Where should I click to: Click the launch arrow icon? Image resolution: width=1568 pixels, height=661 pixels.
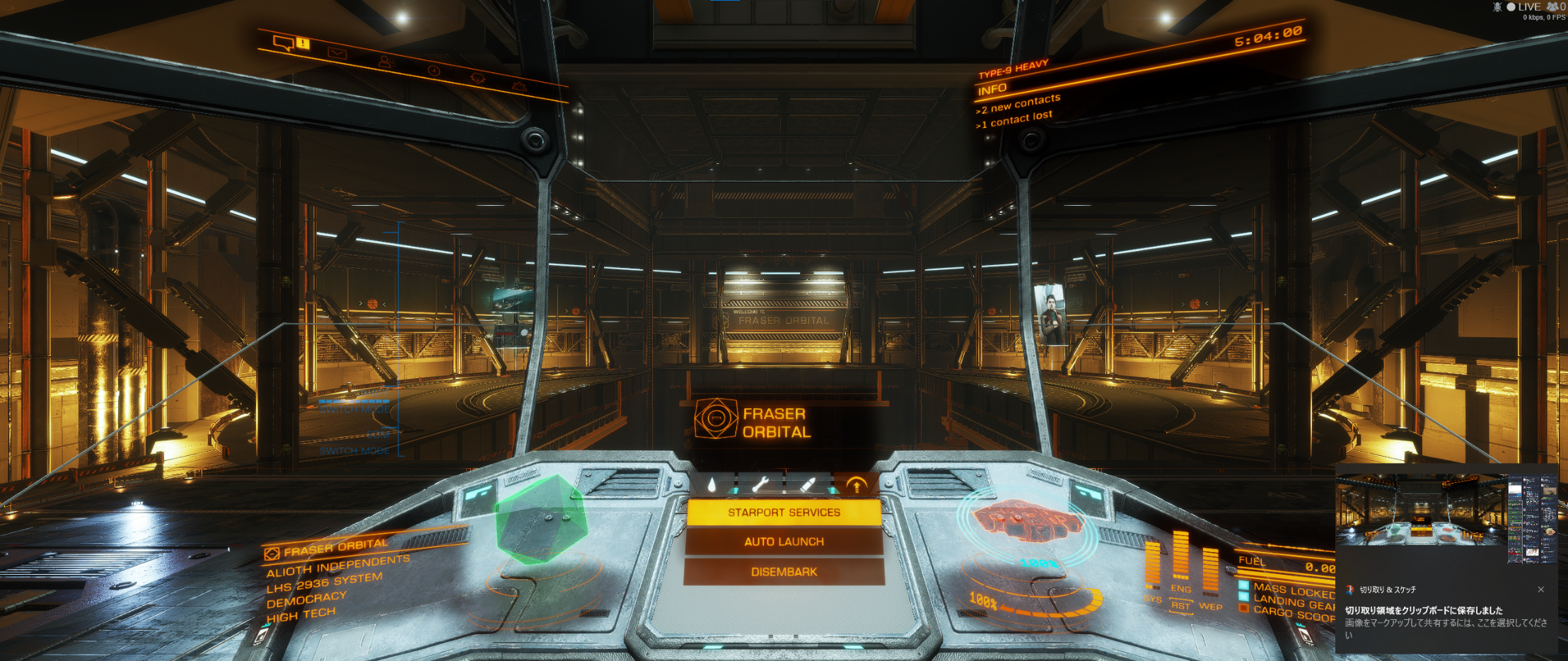click(856, 485)
